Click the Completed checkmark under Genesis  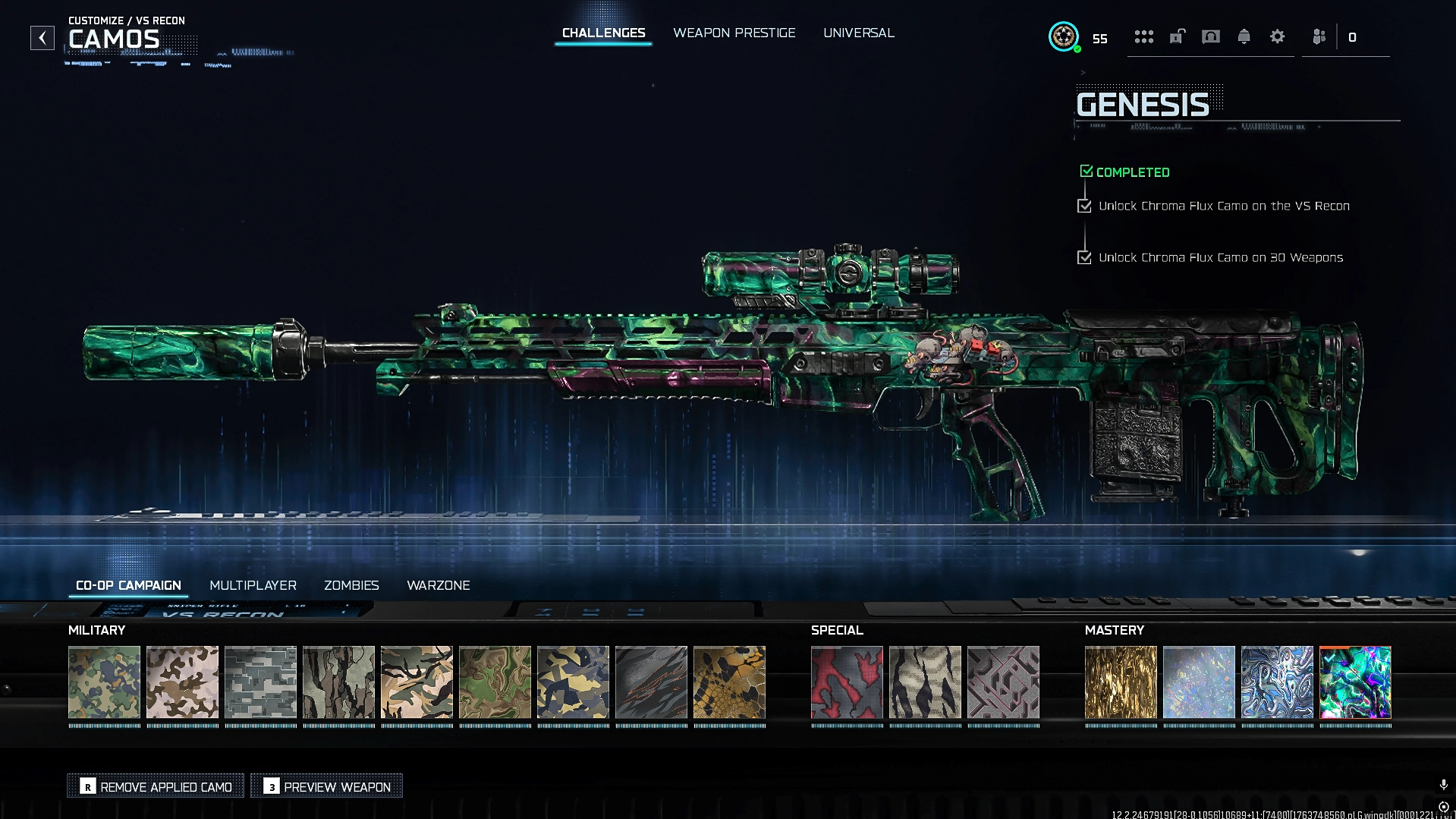[1086, 171]
